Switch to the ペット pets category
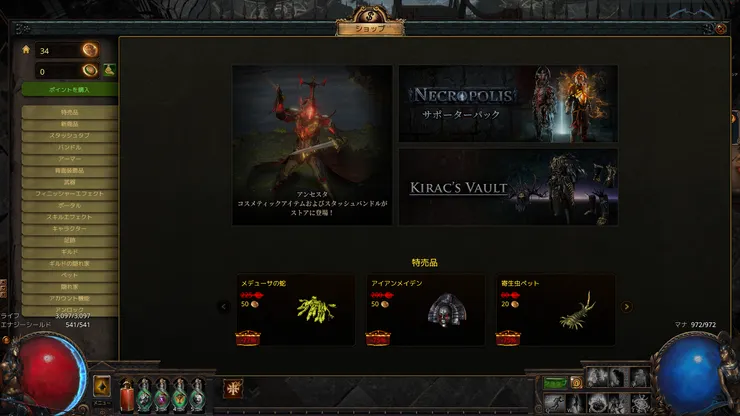740x416 pixels. point(69,274)
